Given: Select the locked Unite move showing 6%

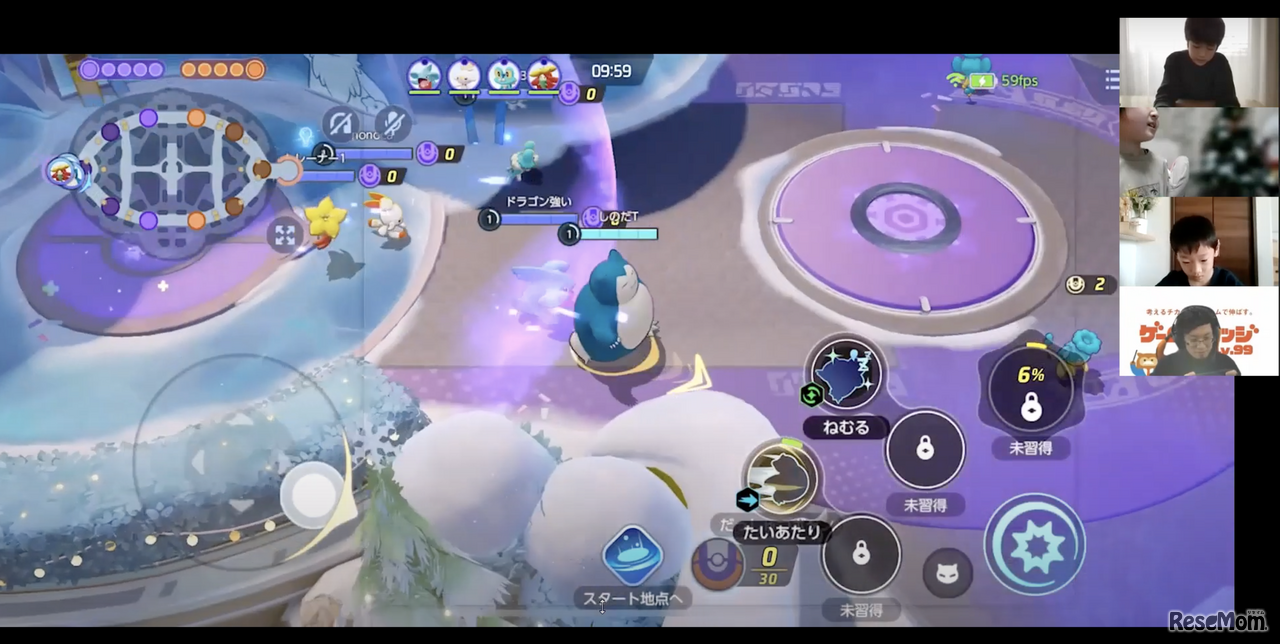Looking at the screenshot, I should 1031,390.
